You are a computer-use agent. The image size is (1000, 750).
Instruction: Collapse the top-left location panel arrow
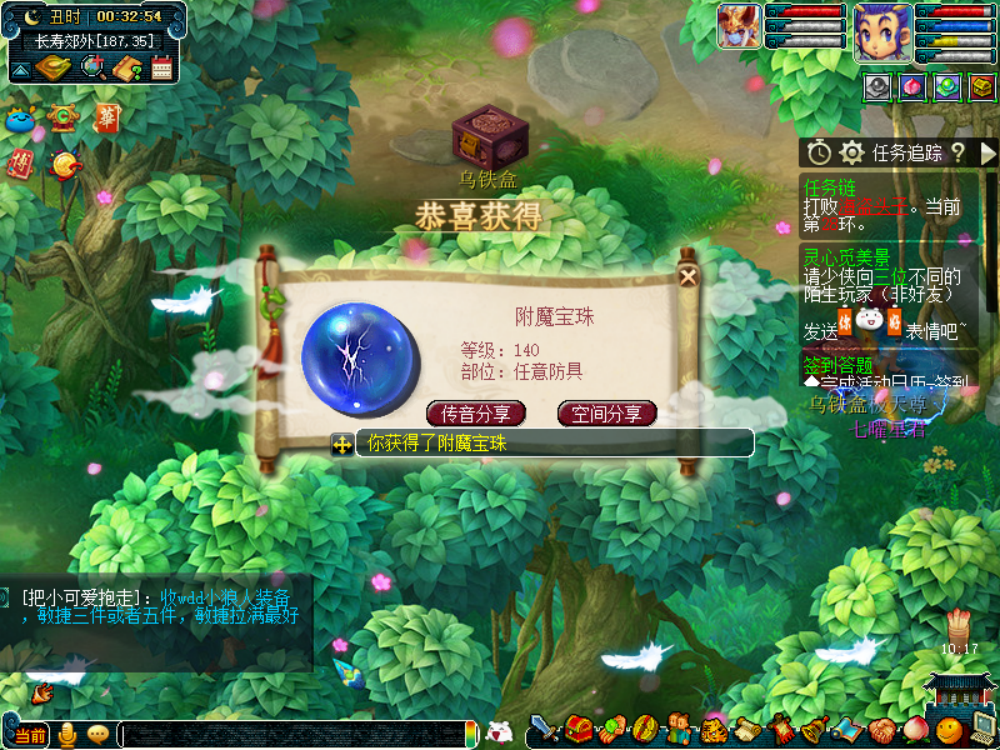[x=20, y=69]
